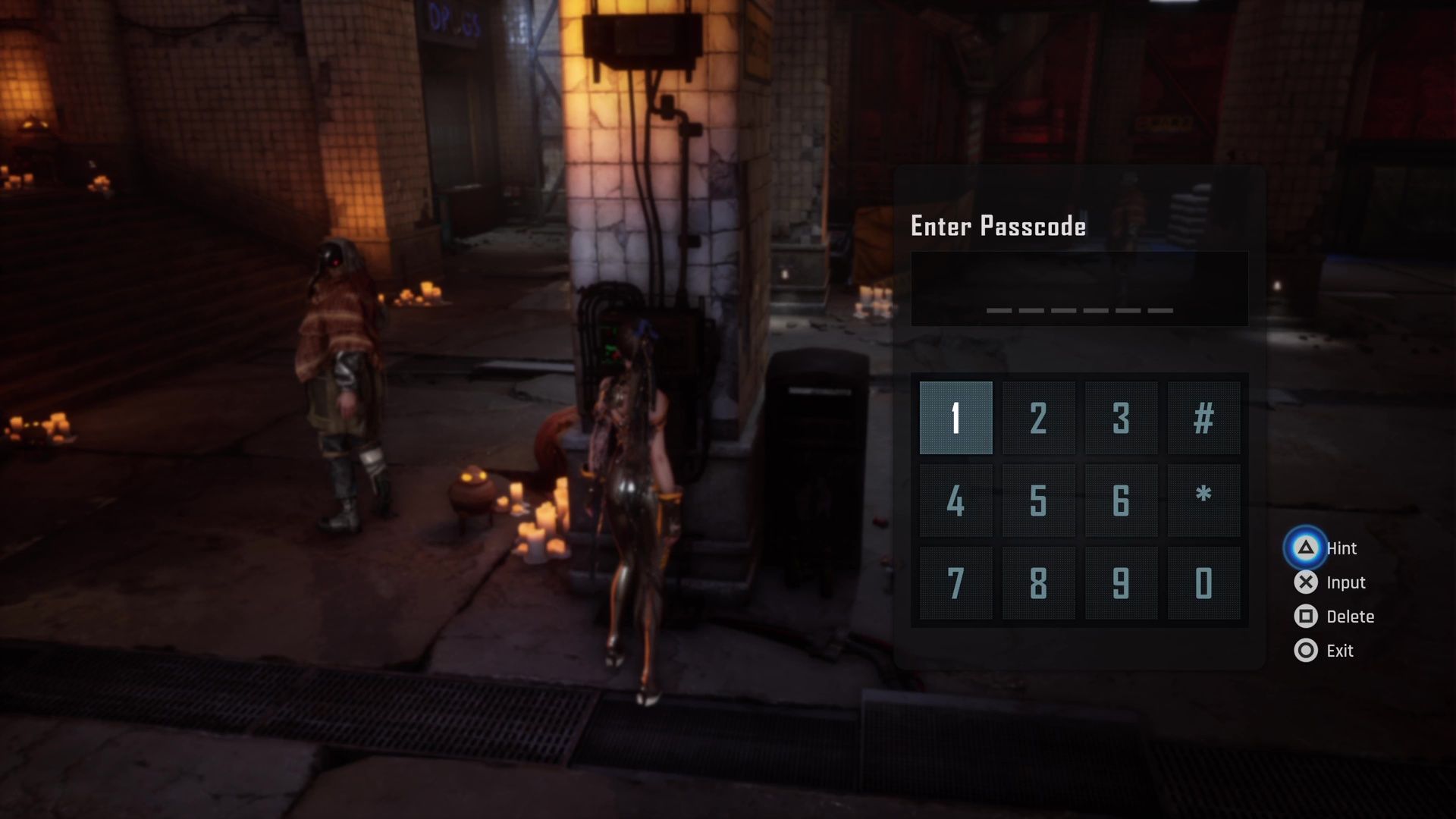Image resolution: width=1456 pixels, height=819 pixels.
Task: Select the Square Delete icon
Action: (x=1306, y=617)
